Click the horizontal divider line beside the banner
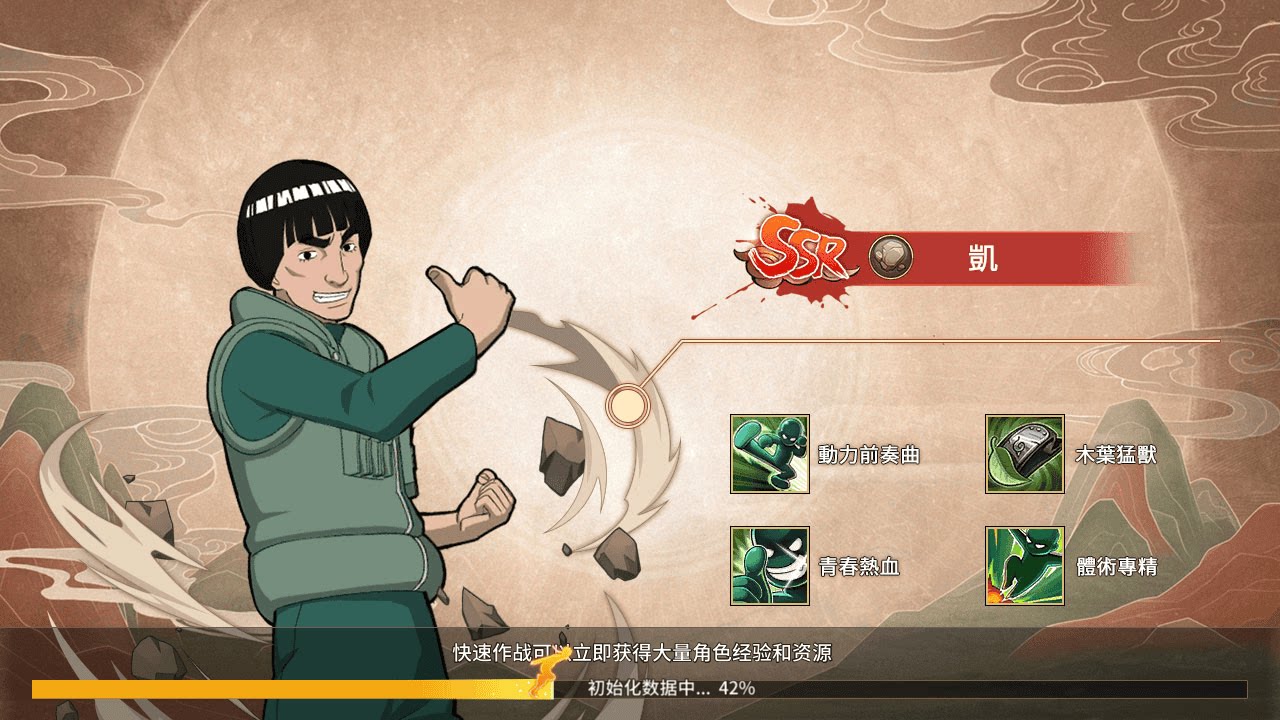Viewport: 1280px width, 720px height. pyautogui.click(x=950, y=340)
